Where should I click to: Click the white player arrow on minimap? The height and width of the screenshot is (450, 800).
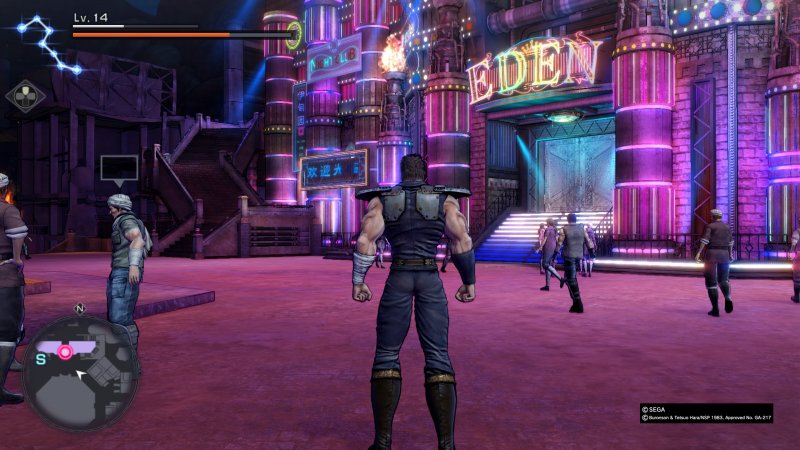pos(83,375)
